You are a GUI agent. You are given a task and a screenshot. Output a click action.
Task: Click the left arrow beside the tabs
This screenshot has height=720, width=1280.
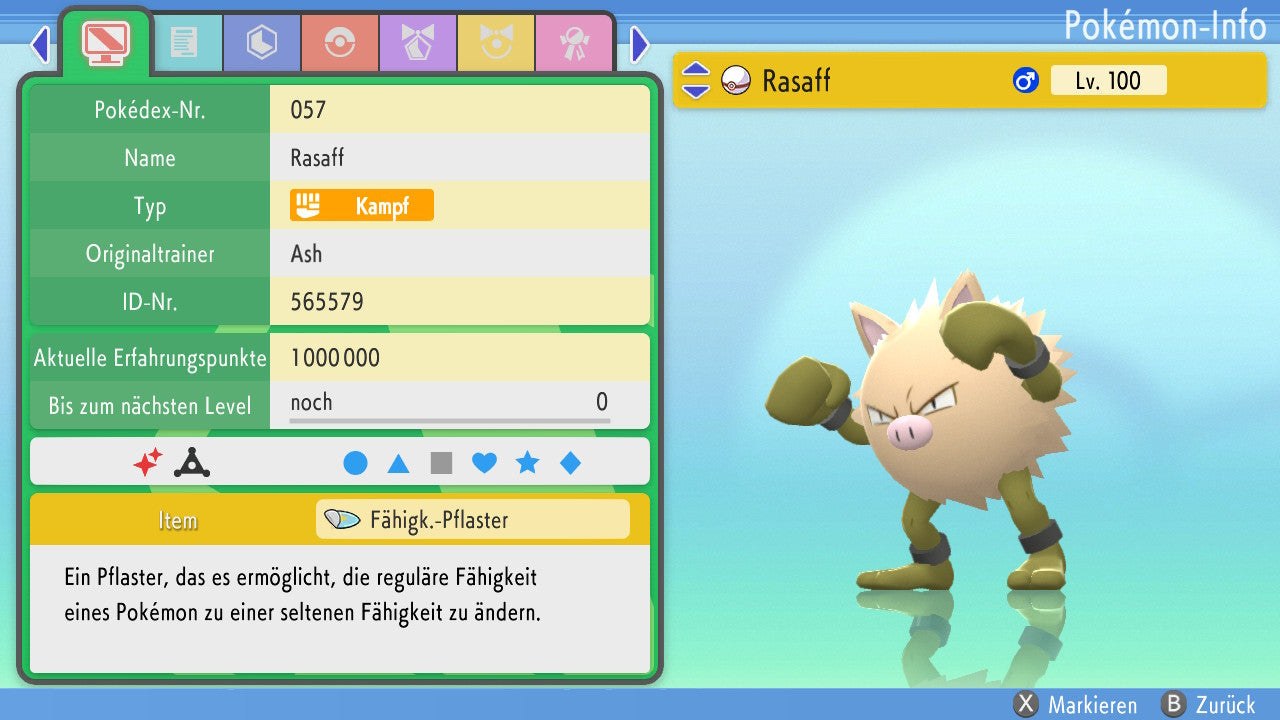tap(40, 44)
